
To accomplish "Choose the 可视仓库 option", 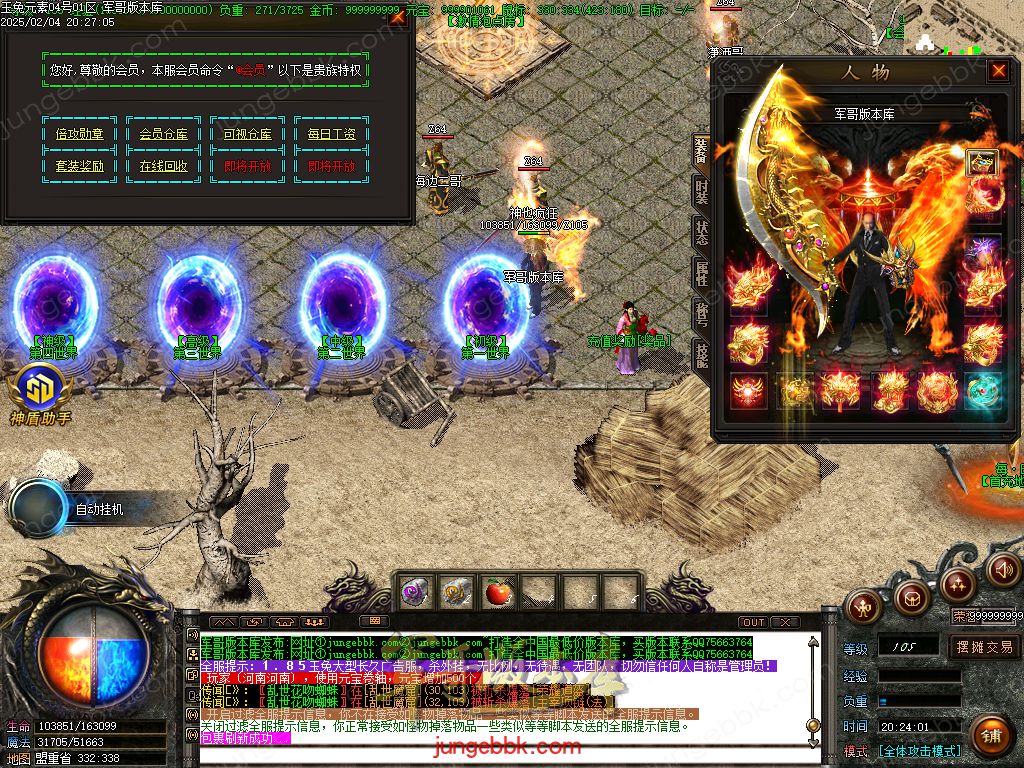I will [247, 134].
